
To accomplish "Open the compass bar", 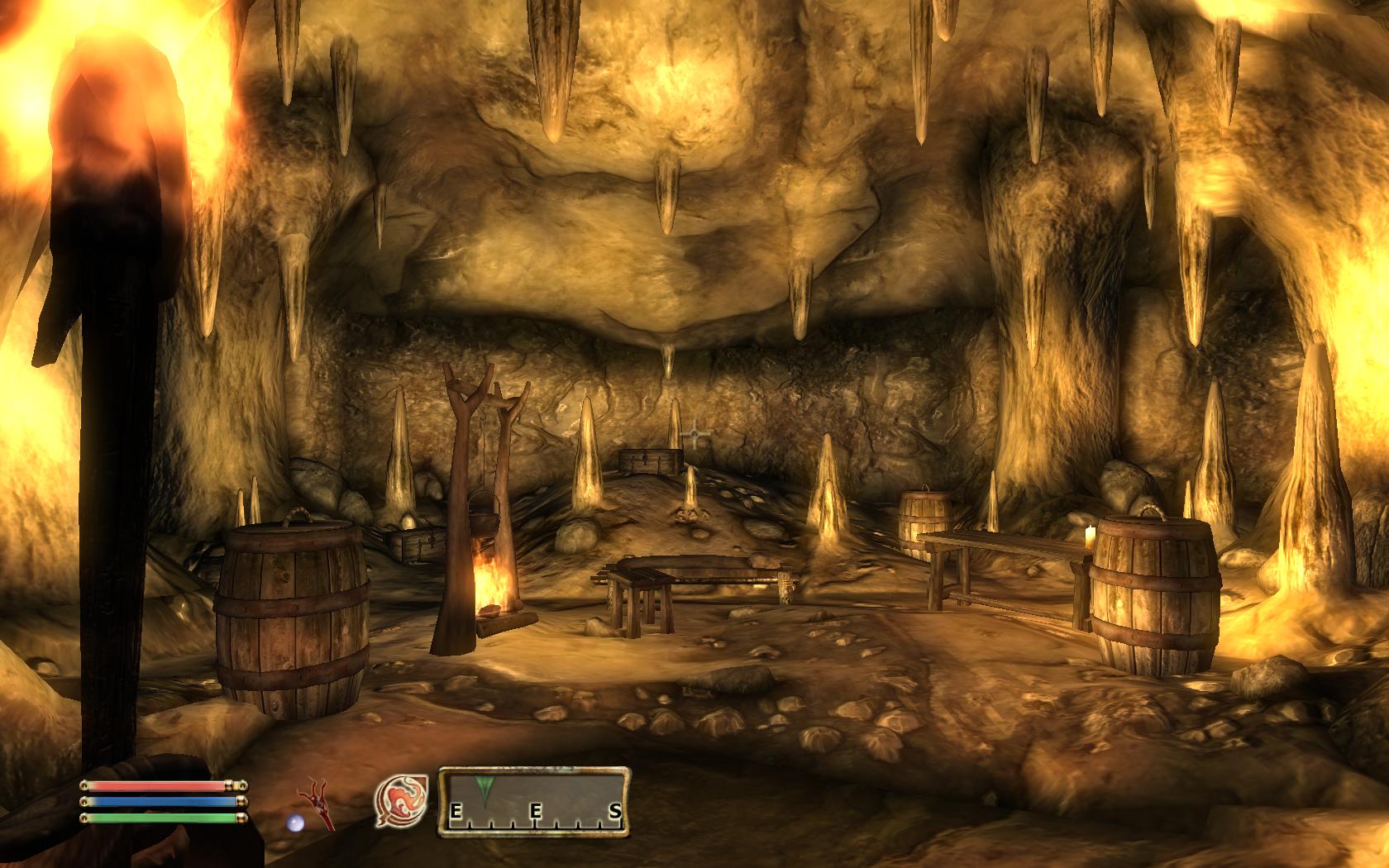I will [x=533, y=801].
